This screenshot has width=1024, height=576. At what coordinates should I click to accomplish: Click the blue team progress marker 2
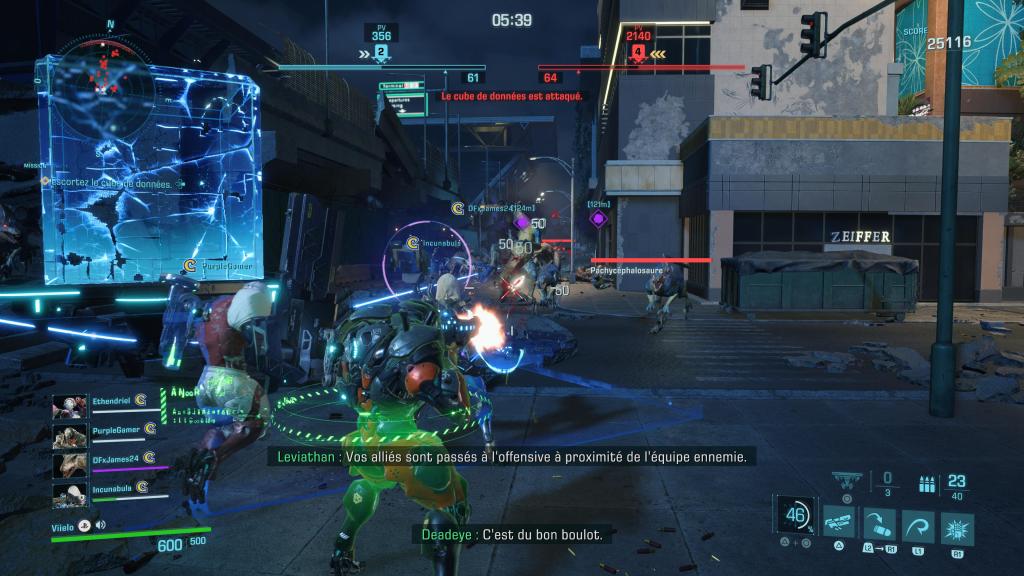tap(381, 51)
